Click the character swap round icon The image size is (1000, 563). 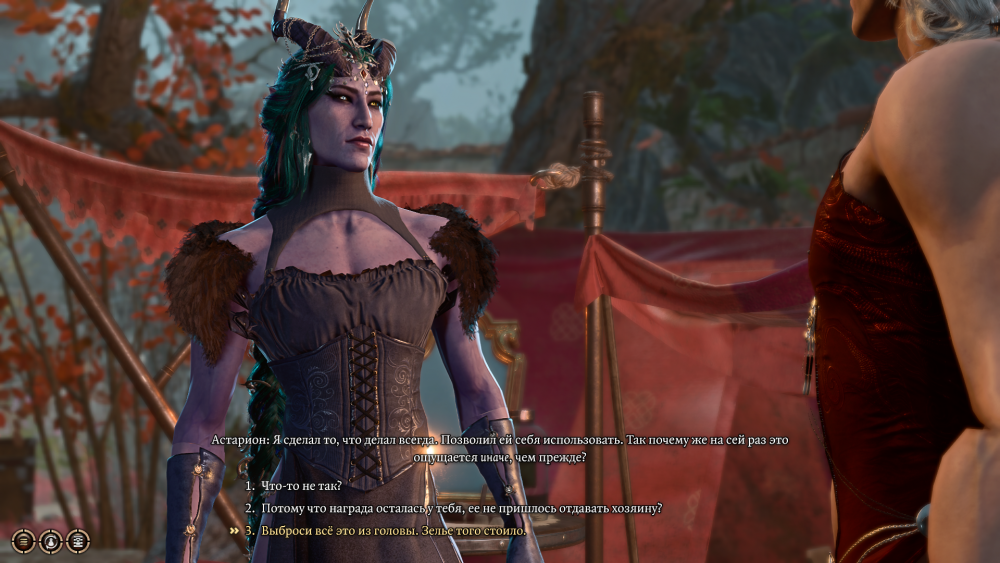click(50, 541)
